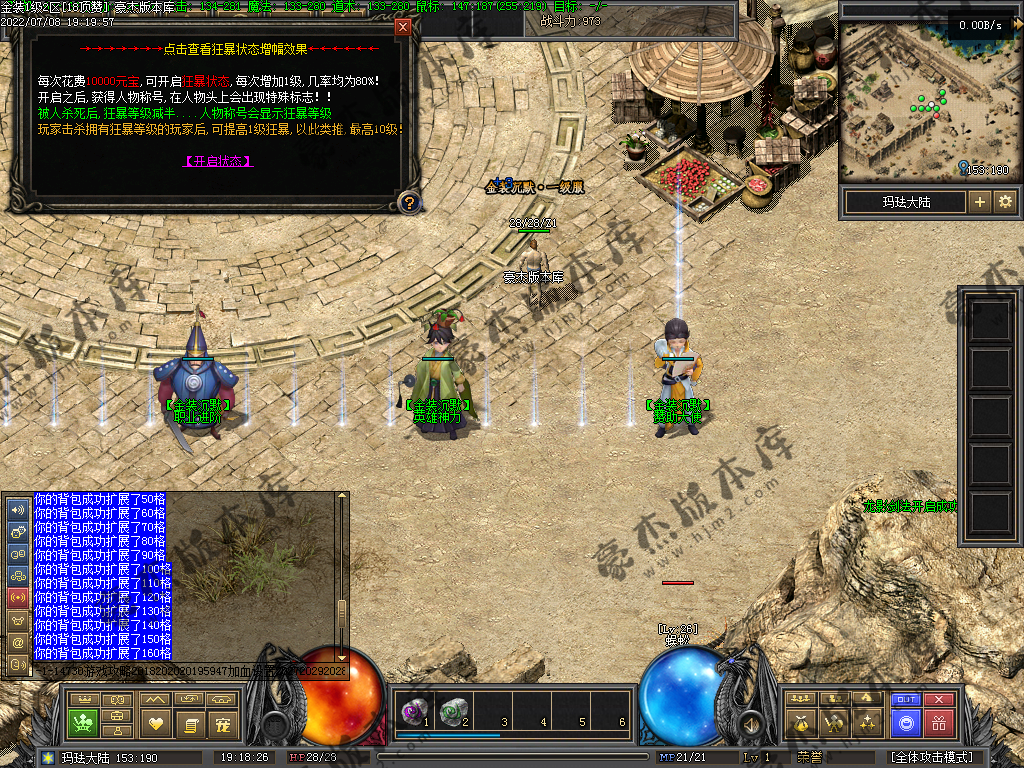Click the 宠 pet button

pyautogui.click(x=222, y=723)
